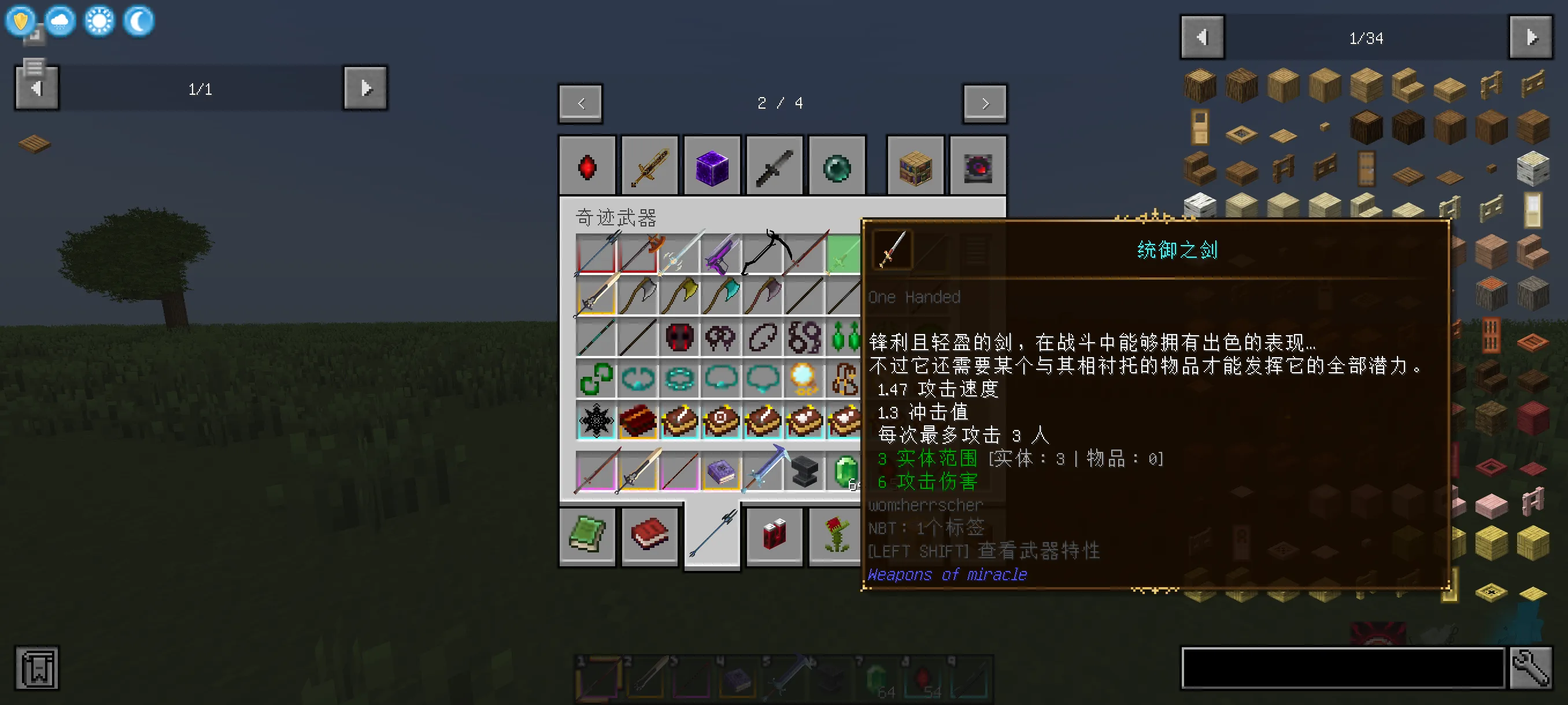
Task: Open the dark dagger item group tab
Action: pyautogui.click(x=774, y=165)
